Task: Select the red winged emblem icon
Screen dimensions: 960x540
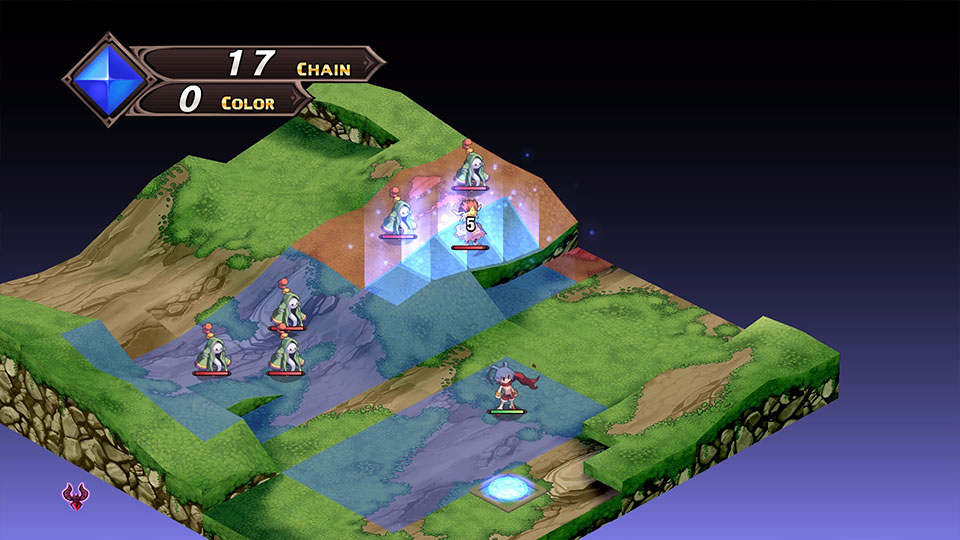Action: (73, 496)
